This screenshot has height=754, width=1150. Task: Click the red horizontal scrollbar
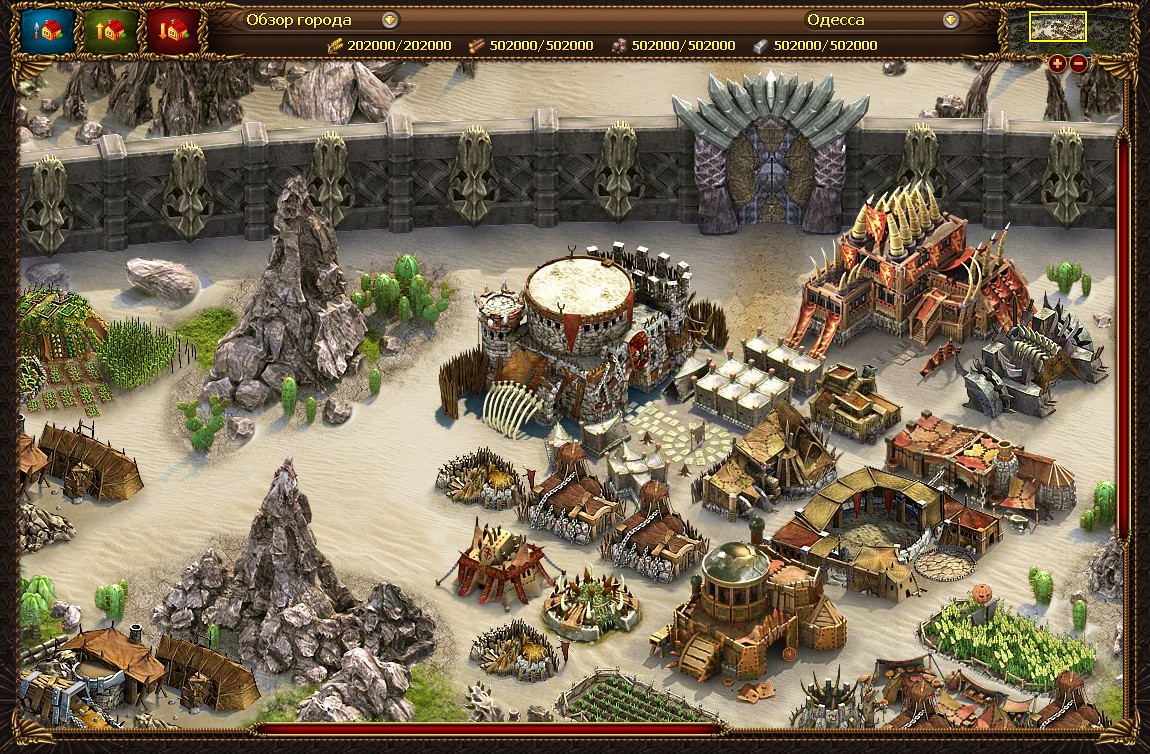(x=490, y=729)
